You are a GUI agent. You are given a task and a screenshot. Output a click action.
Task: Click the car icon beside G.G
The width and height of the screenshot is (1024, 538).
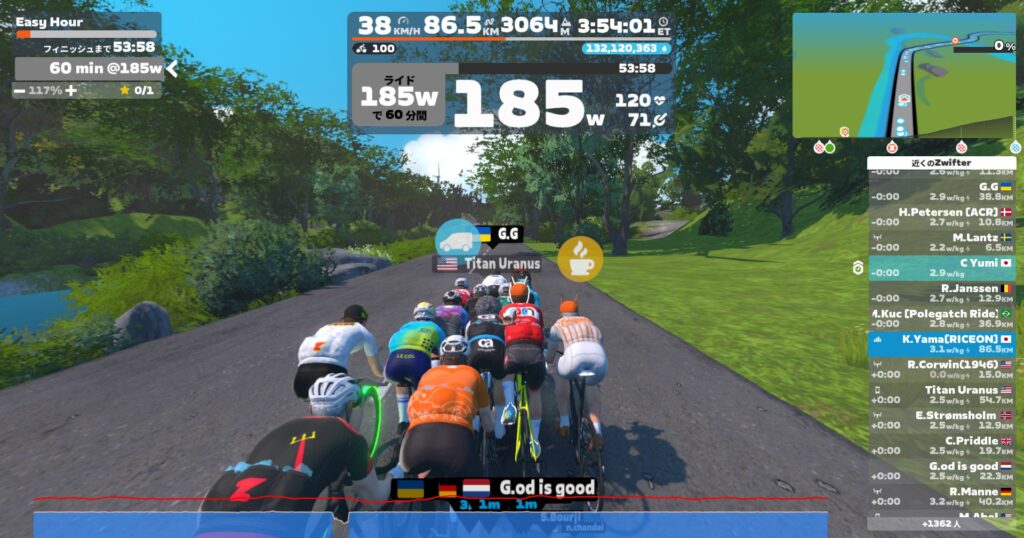click(x=457, y=239)
